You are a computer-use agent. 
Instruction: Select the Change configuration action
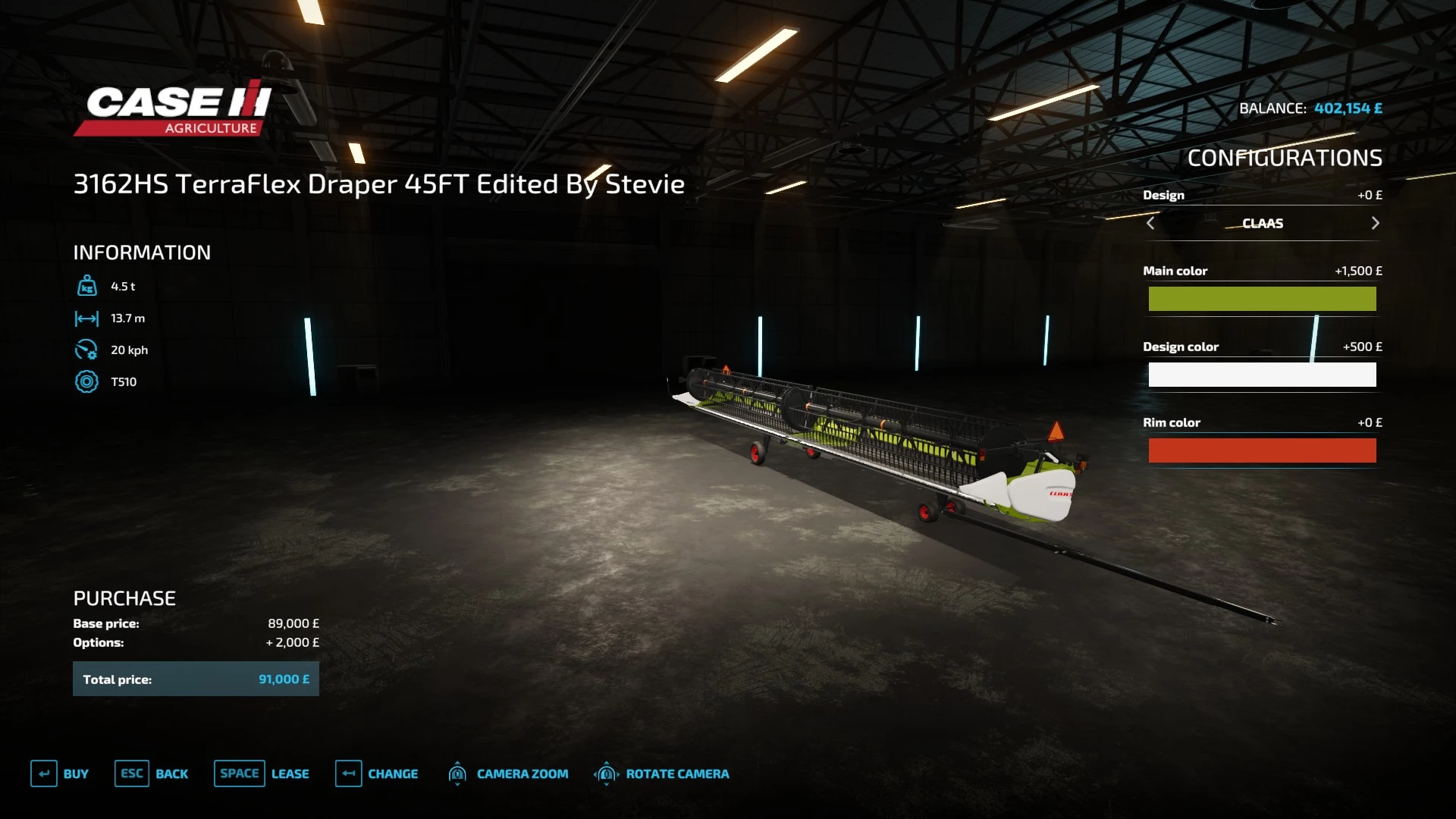377,773
